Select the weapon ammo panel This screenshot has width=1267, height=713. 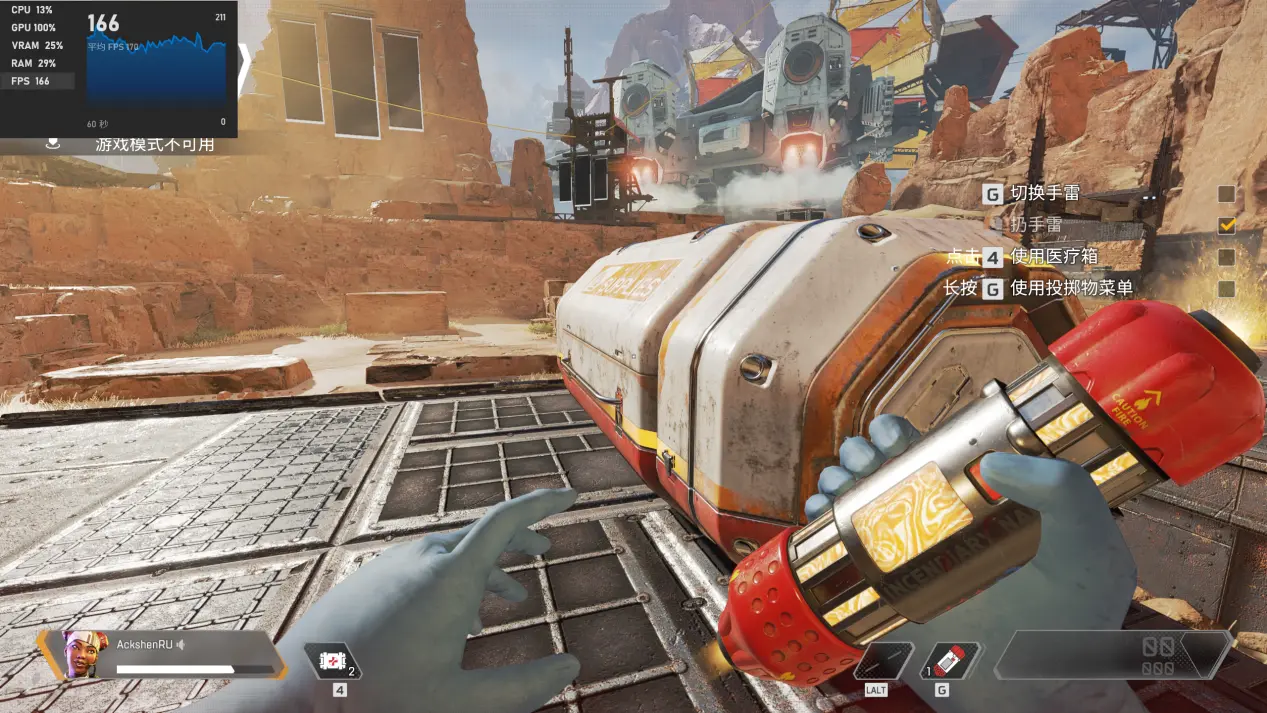click(1112, 656)
